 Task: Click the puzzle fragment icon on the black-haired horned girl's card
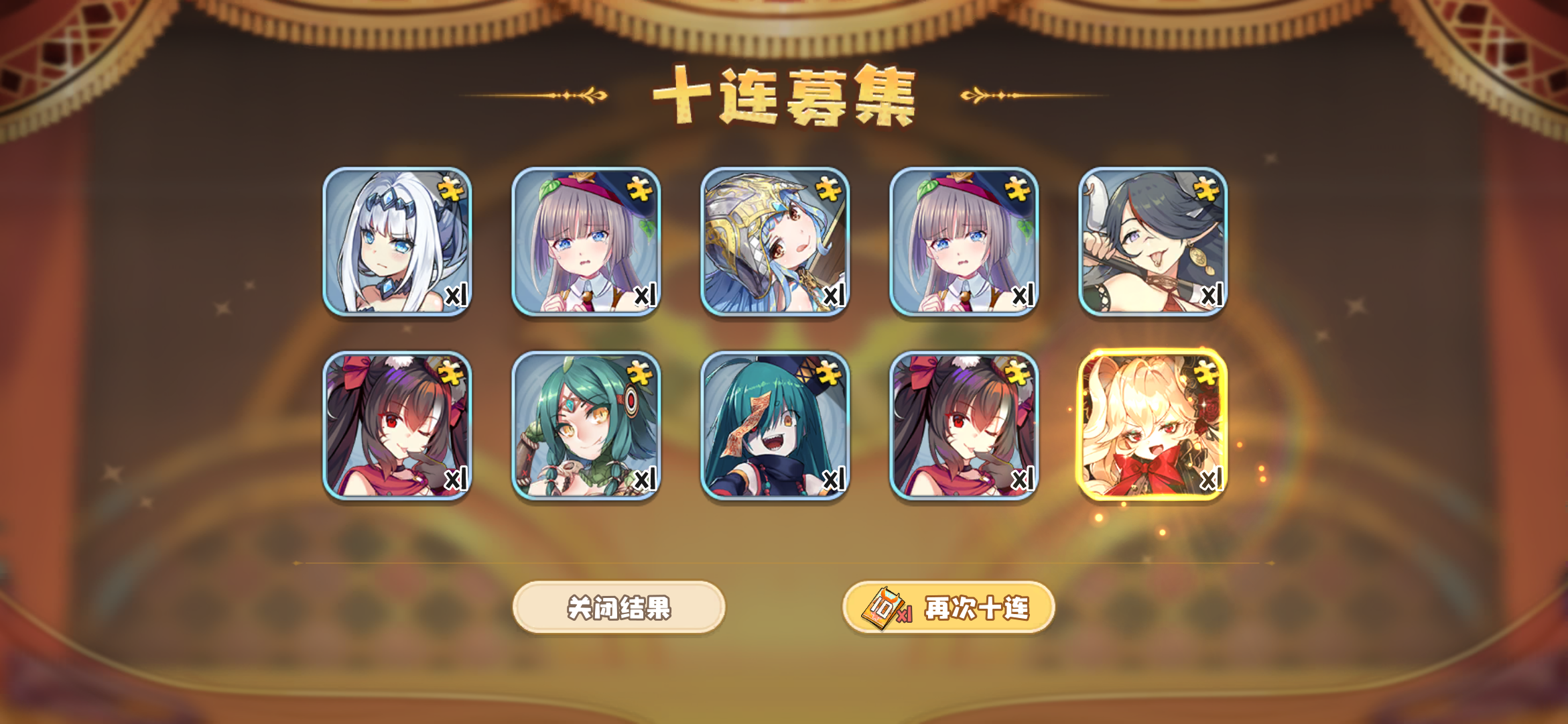(1206, 190)
